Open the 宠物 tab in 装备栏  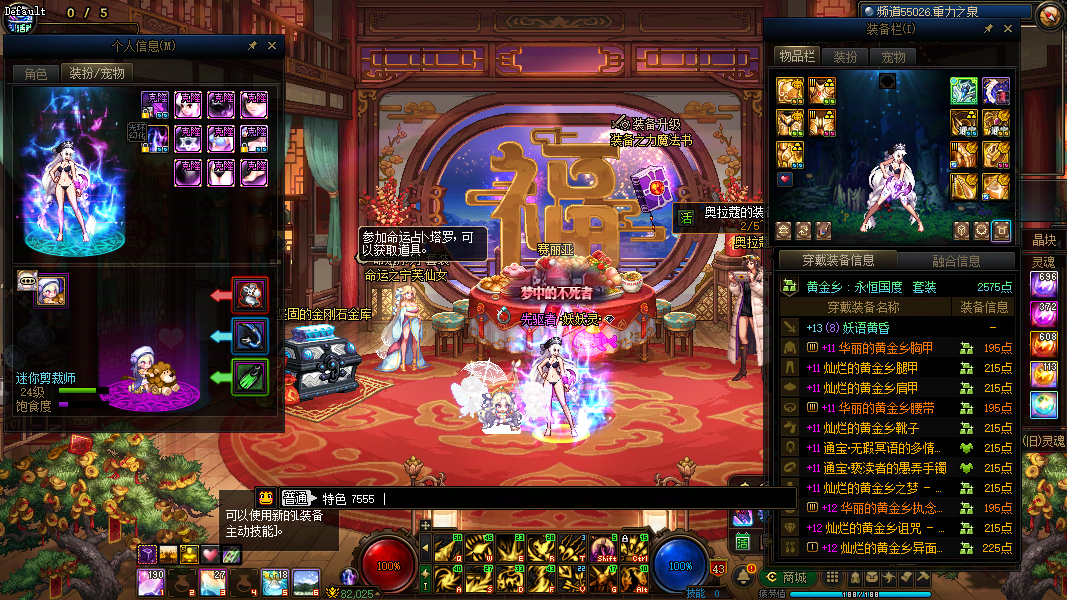(893, 57)
